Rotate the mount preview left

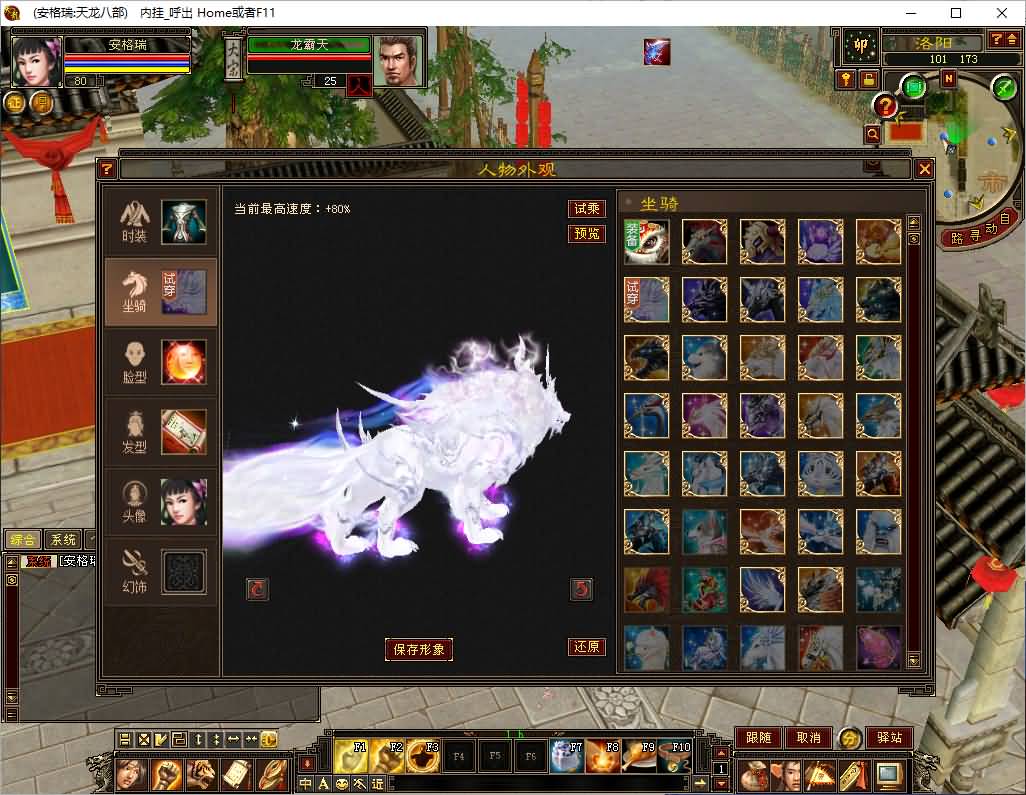tap(258, 589)
